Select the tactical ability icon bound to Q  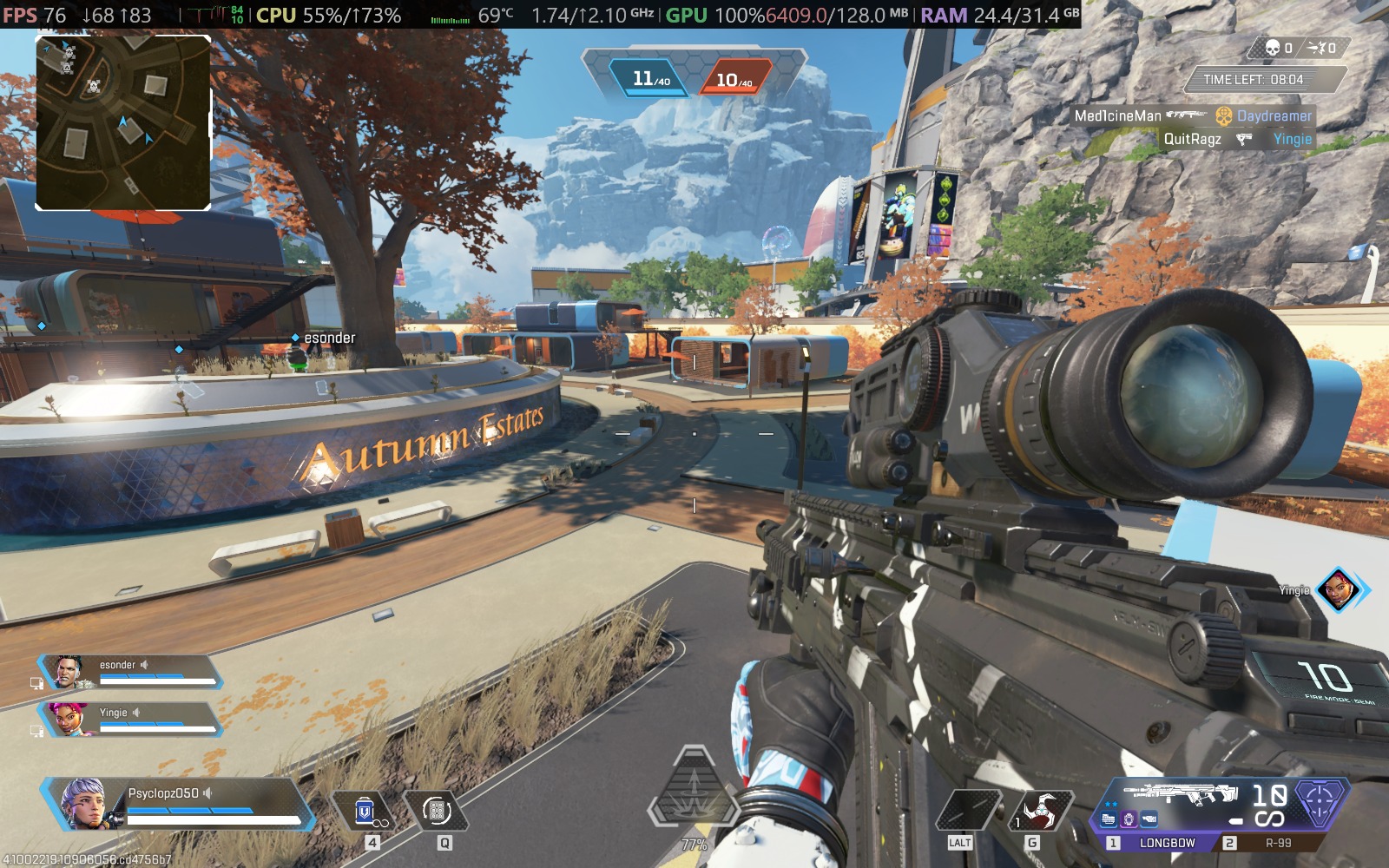click(438, 812)
